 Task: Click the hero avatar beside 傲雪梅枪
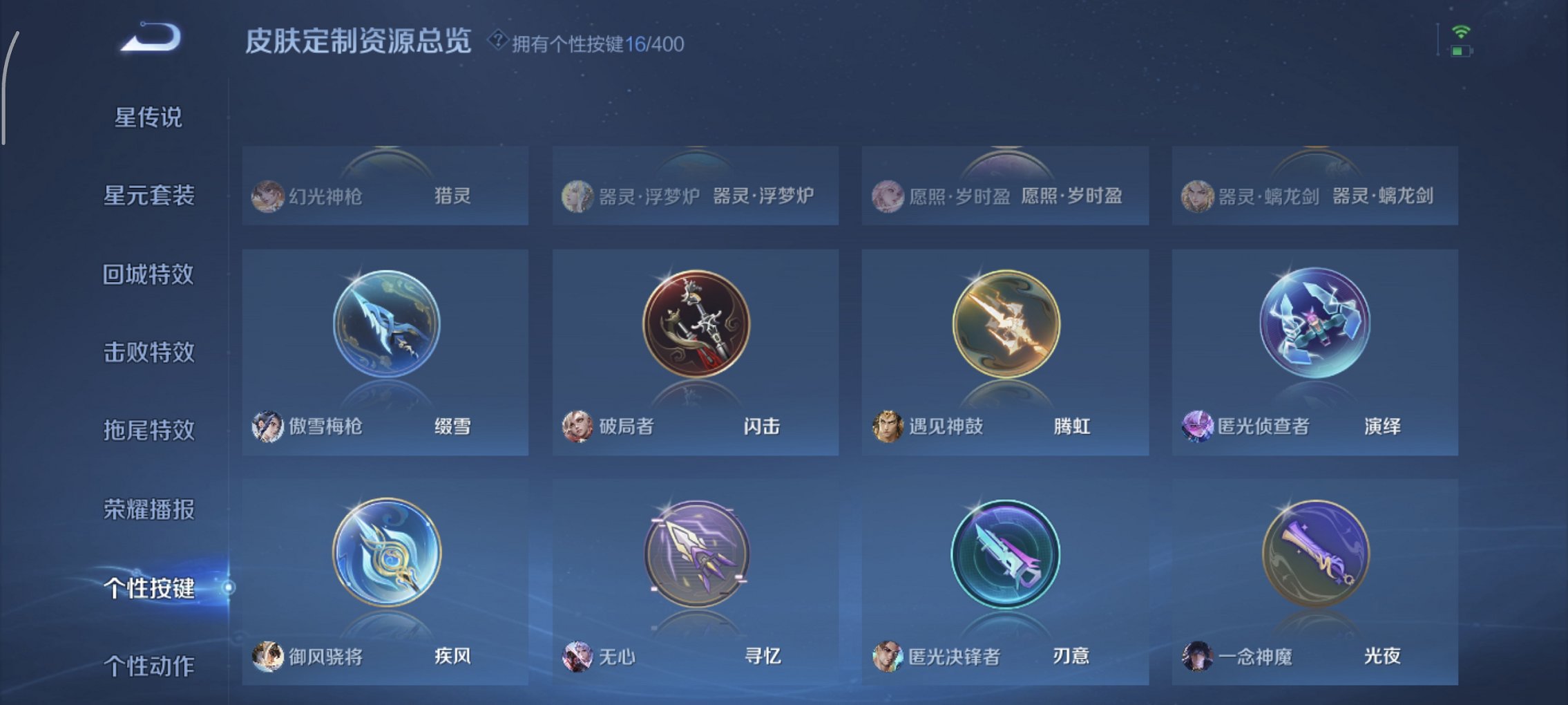coord(269,427)
